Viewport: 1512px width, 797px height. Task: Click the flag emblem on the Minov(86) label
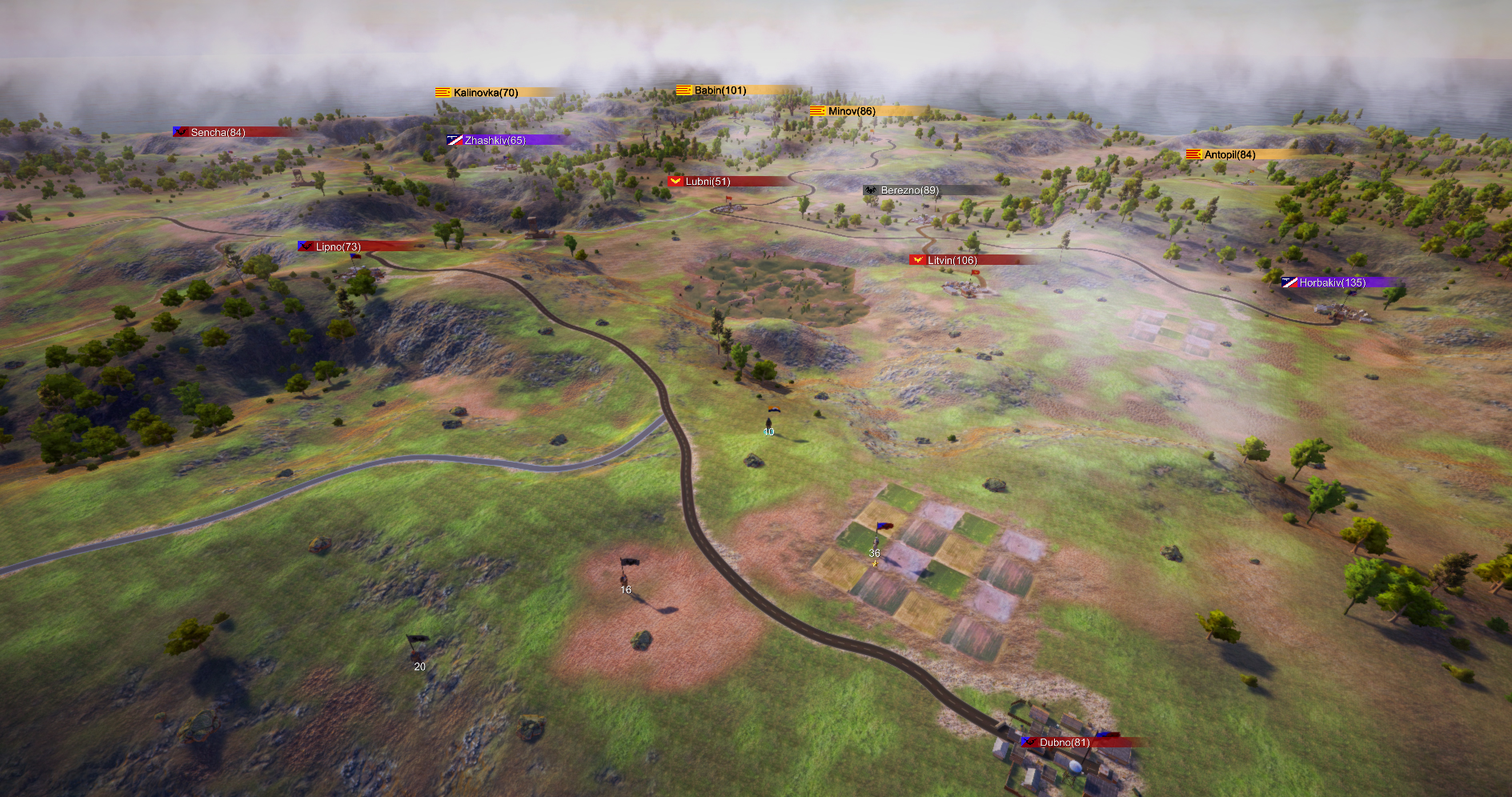817,110
